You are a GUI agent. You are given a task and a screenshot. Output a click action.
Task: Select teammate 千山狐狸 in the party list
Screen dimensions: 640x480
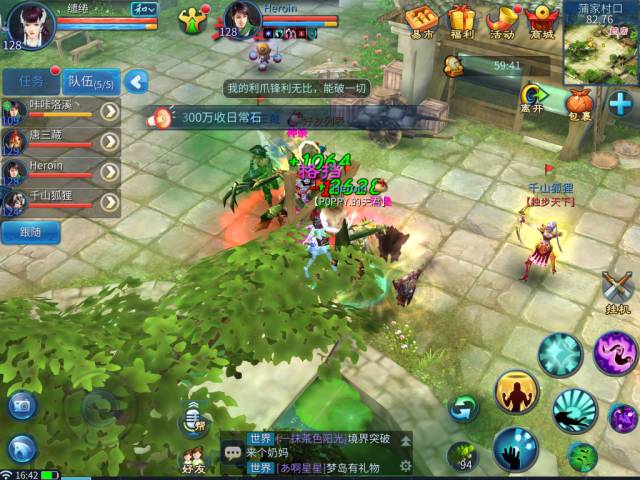(x=55, y=202)
